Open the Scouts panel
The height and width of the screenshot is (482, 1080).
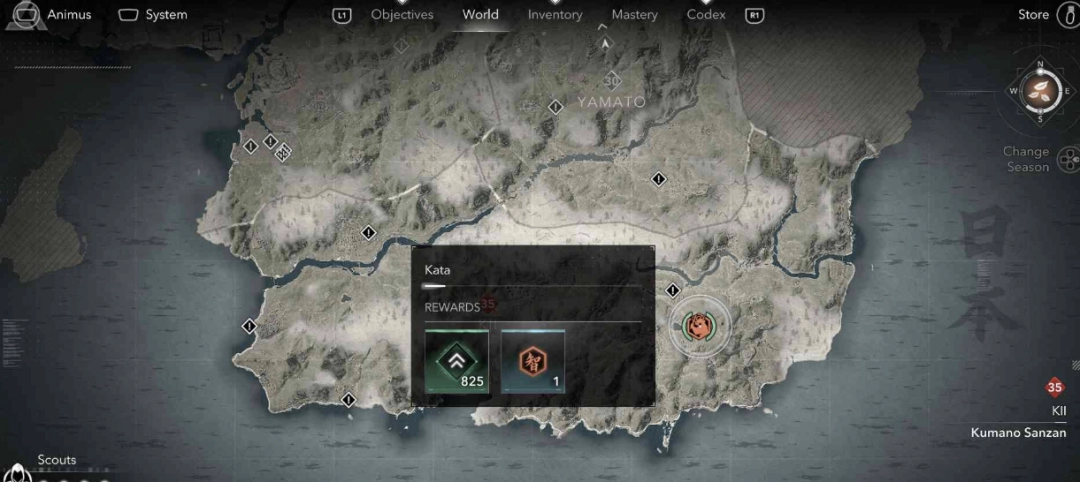[56, 461]
